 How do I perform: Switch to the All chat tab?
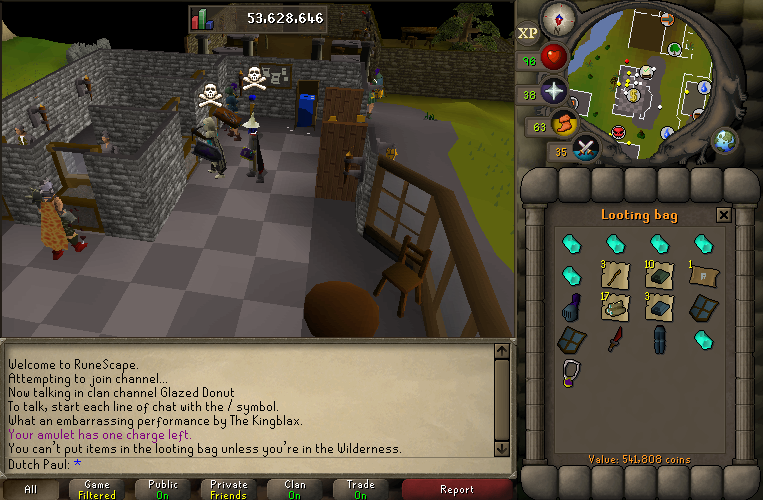pyautogui.click(x=31, y=490)
